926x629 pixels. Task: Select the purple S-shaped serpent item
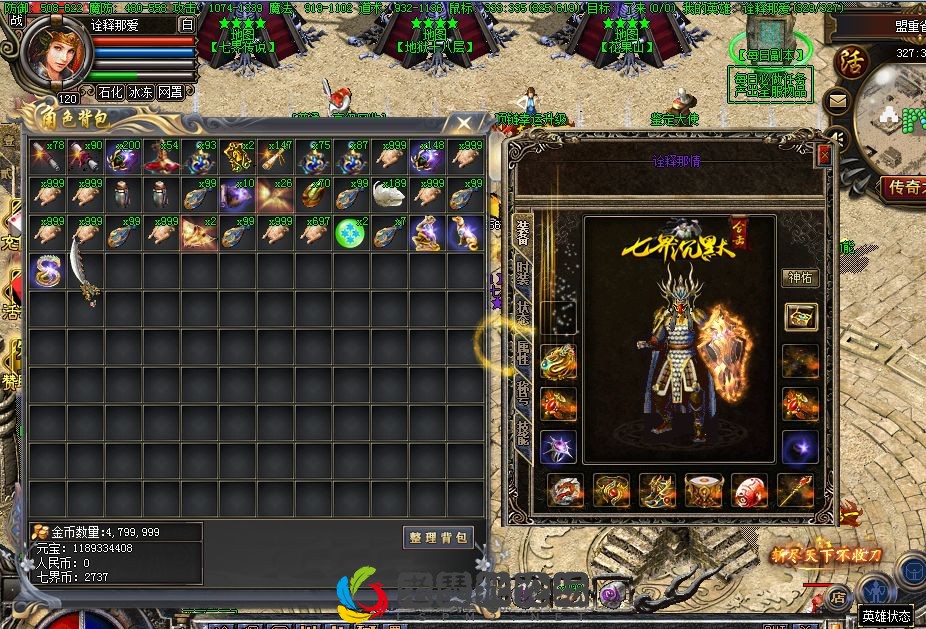tap(48, 271)
